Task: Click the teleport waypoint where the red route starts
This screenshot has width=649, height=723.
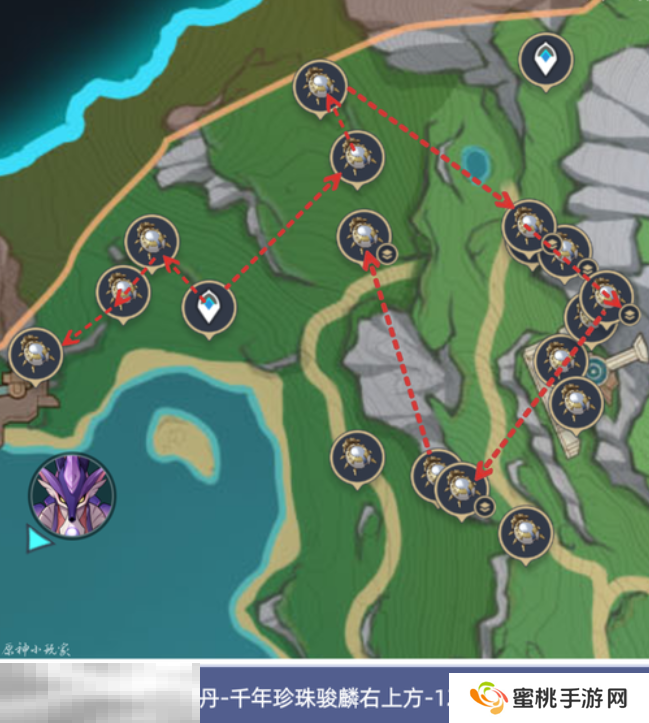Action: pos(208,306)
